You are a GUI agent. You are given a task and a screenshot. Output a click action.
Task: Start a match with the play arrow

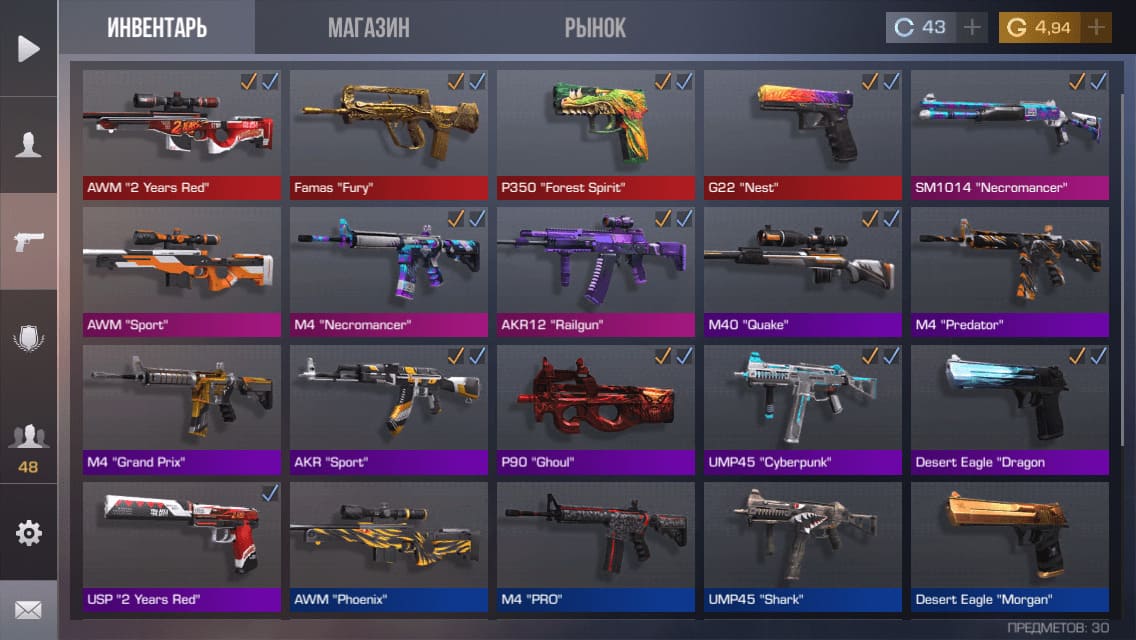pyautogui.click(x=28, y=48)
